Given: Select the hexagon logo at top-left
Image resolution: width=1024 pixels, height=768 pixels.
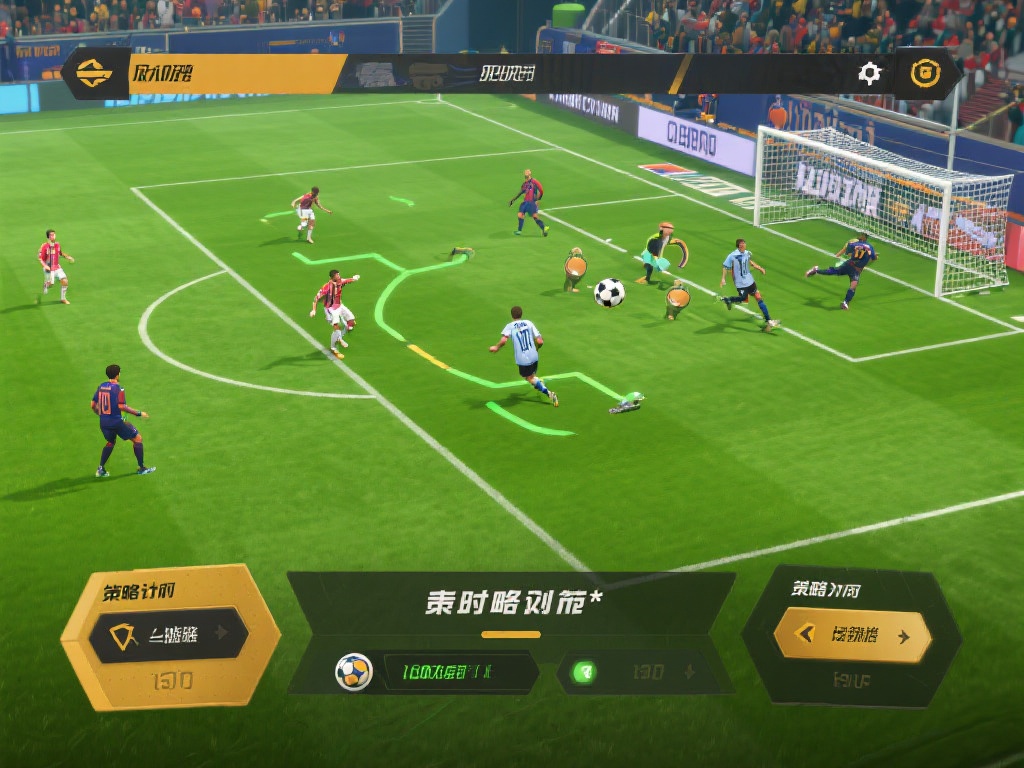Looking at the screenshot, I should (x=94, y=74).
